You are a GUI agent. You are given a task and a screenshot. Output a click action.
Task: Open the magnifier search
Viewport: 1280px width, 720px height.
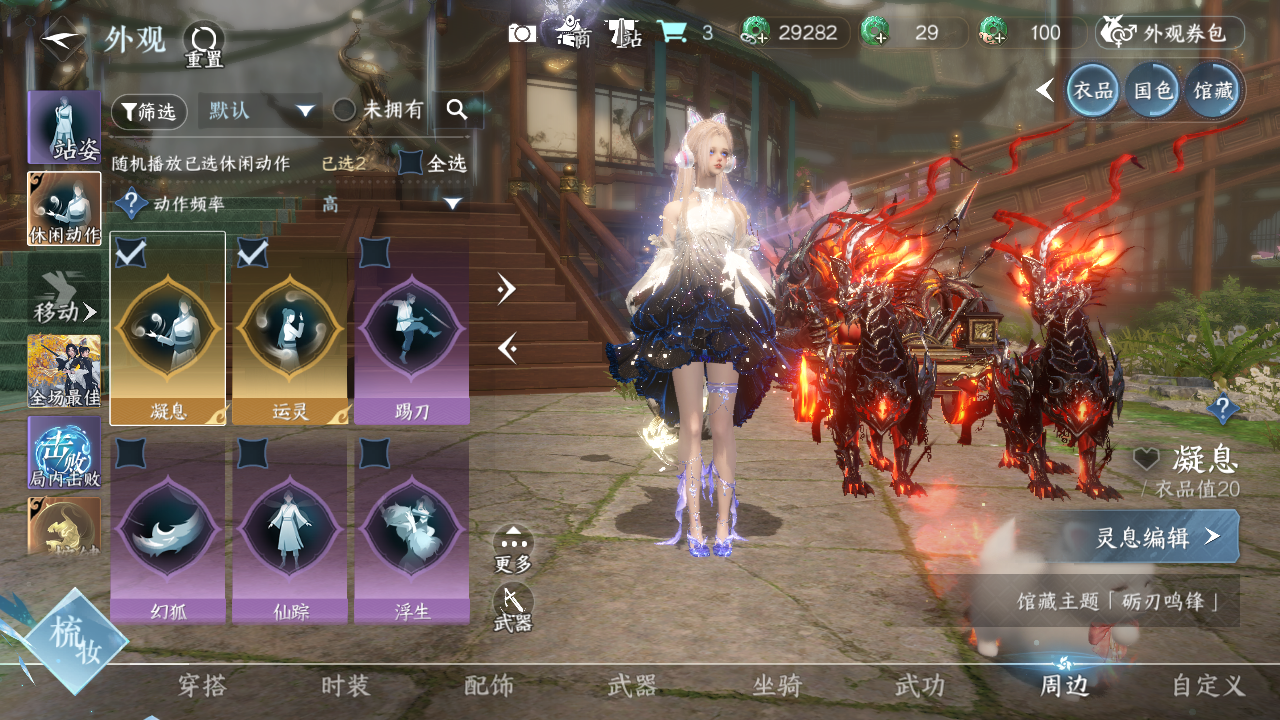pos(458,110)
